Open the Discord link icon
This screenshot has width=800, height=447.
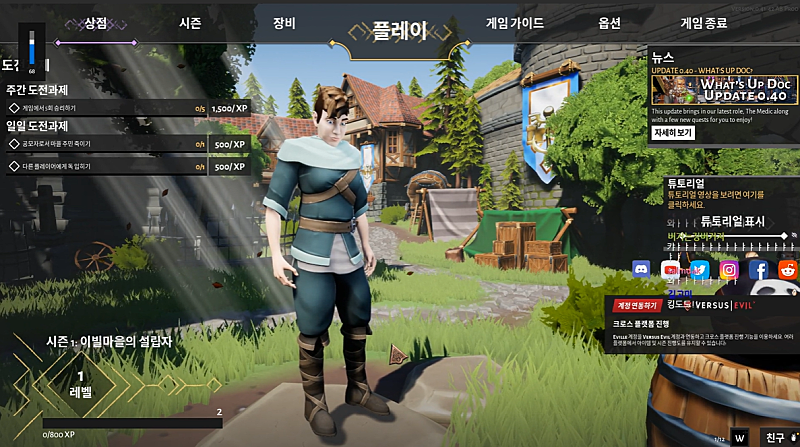(x=642, y=269)
